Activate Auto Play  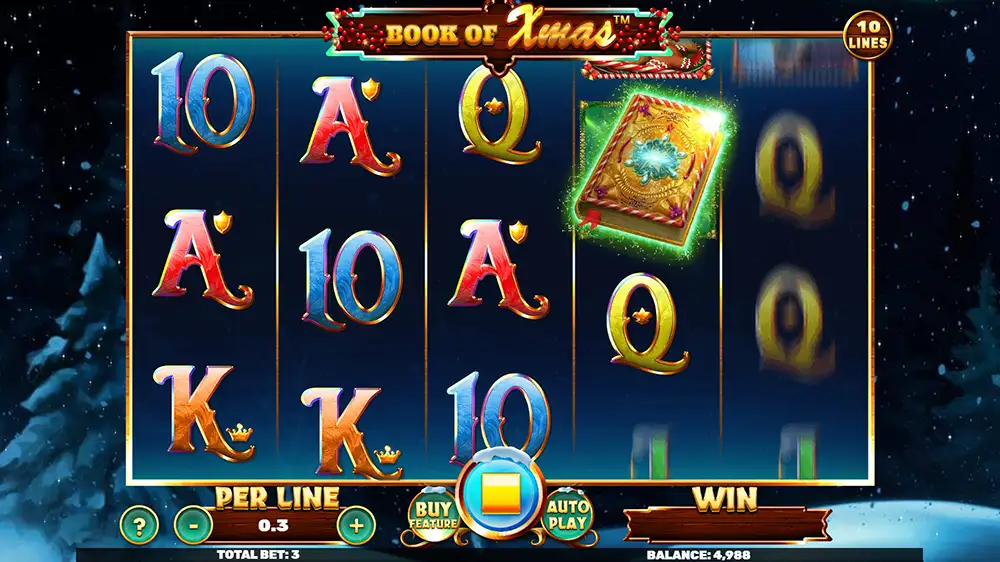(568, 514)
